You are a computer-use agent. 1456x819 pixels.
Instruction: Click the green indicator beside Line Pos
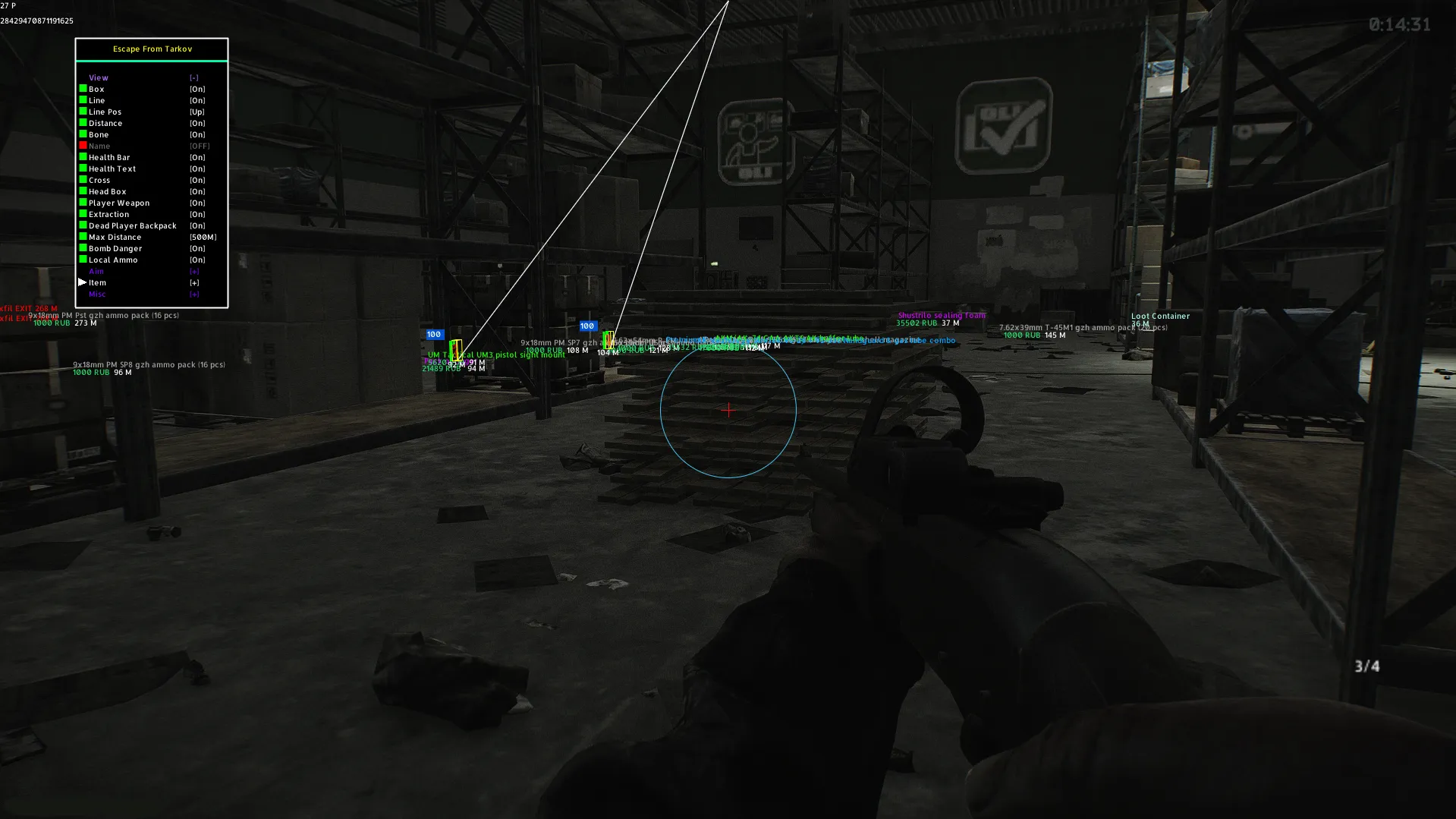[x=83, y=112]
